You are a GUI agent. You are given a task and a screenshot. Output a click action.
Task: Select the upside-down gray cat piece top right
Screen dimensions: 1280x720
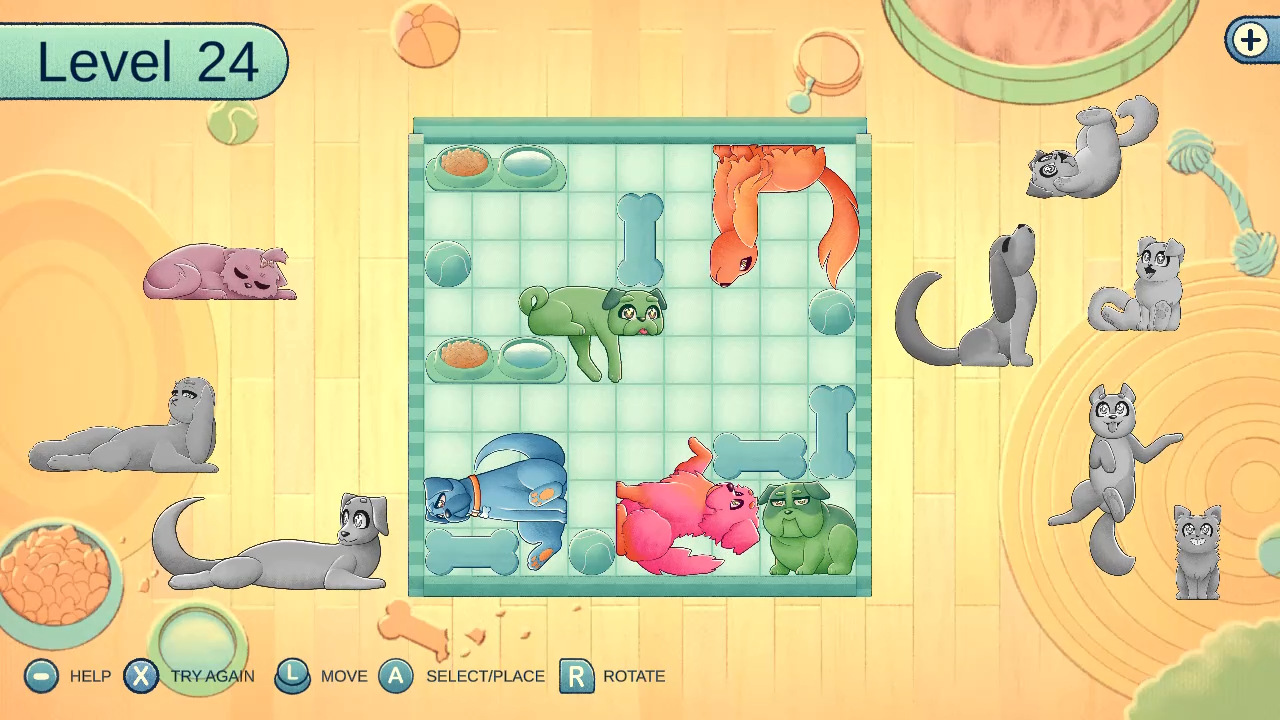pos(1090,150)
